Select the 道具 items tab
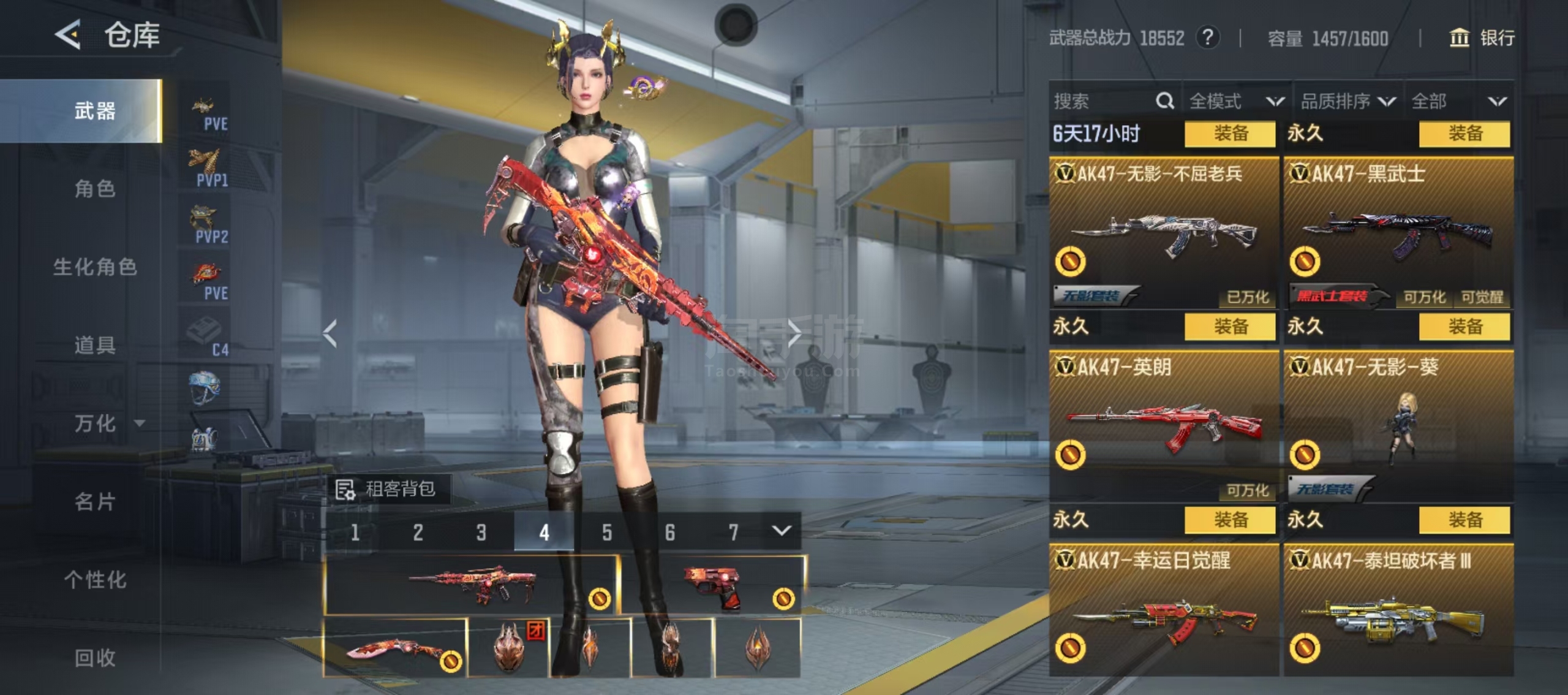This screenshot has width=1568, height=695. pos(95,345)
